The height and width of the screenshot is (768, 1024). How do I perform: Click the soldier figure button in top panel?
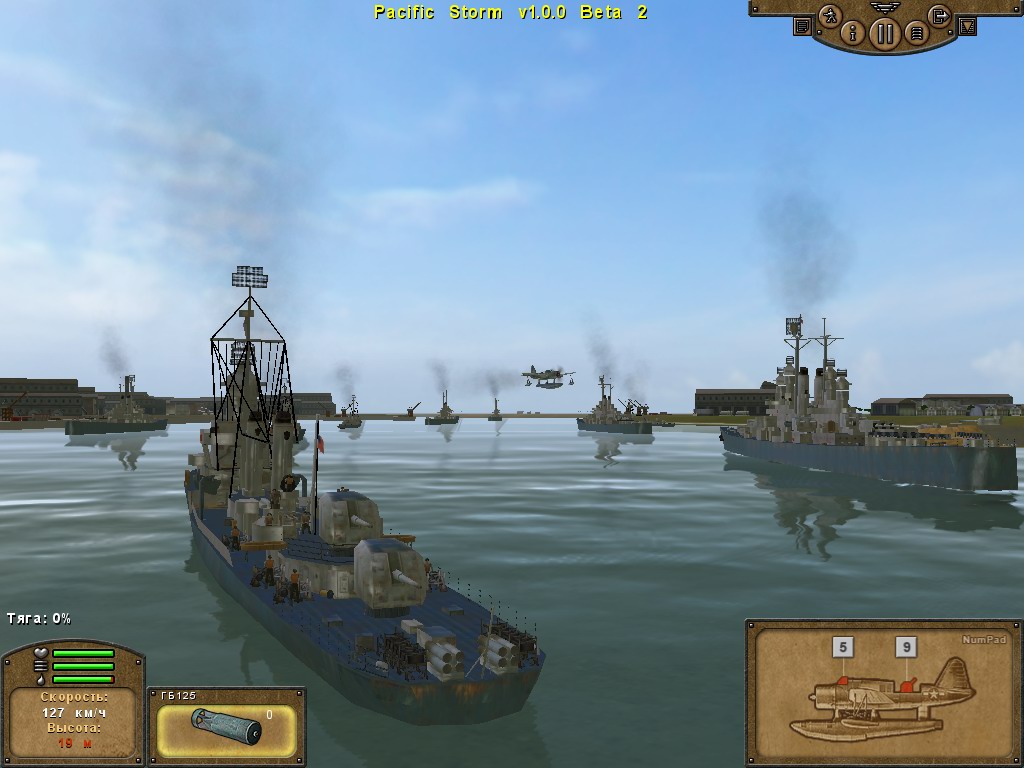pyautogui.click(x=830, y=16)
